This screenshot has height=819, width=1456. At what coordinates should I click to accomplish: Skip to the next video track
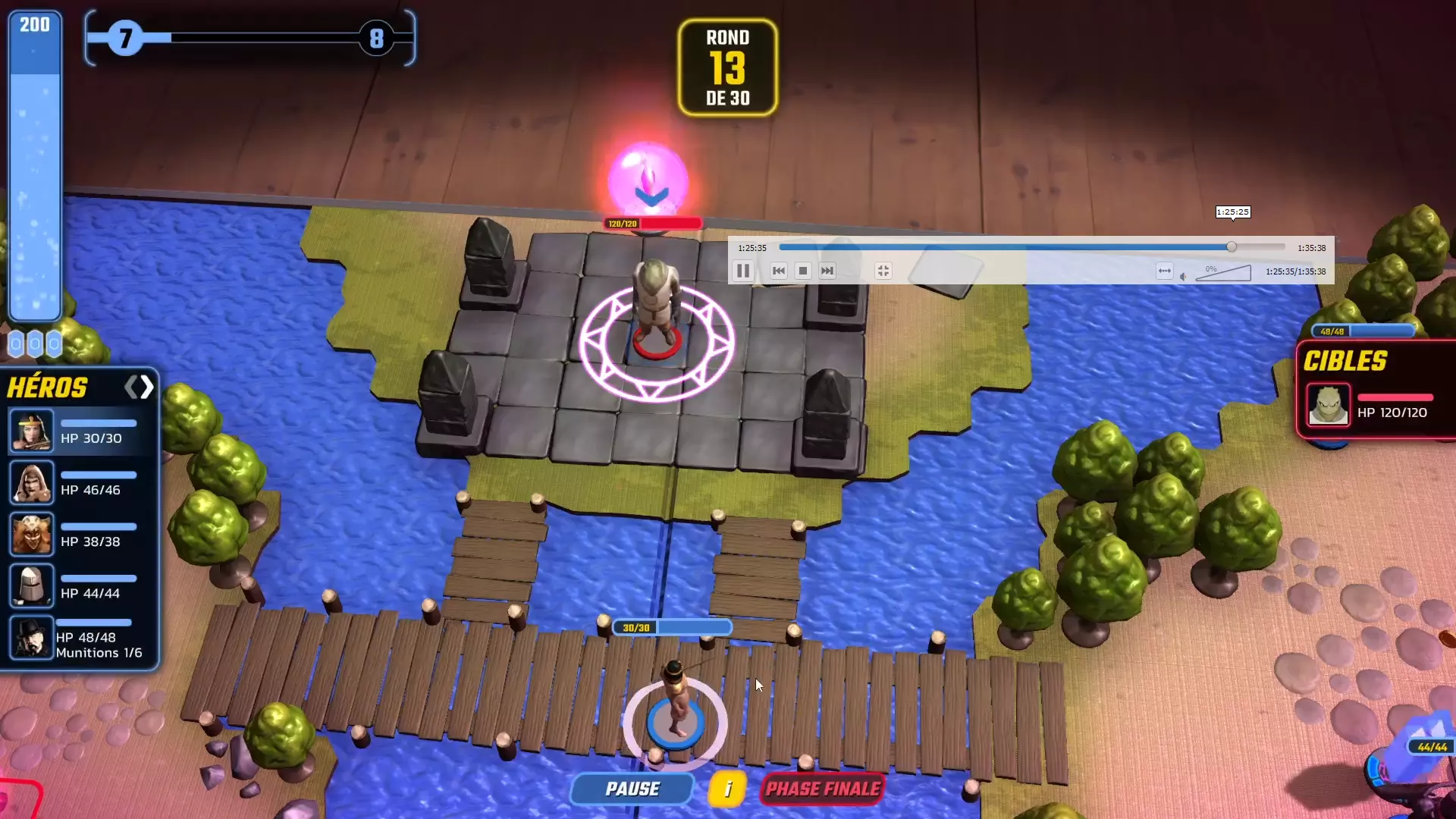click(827, 271)
